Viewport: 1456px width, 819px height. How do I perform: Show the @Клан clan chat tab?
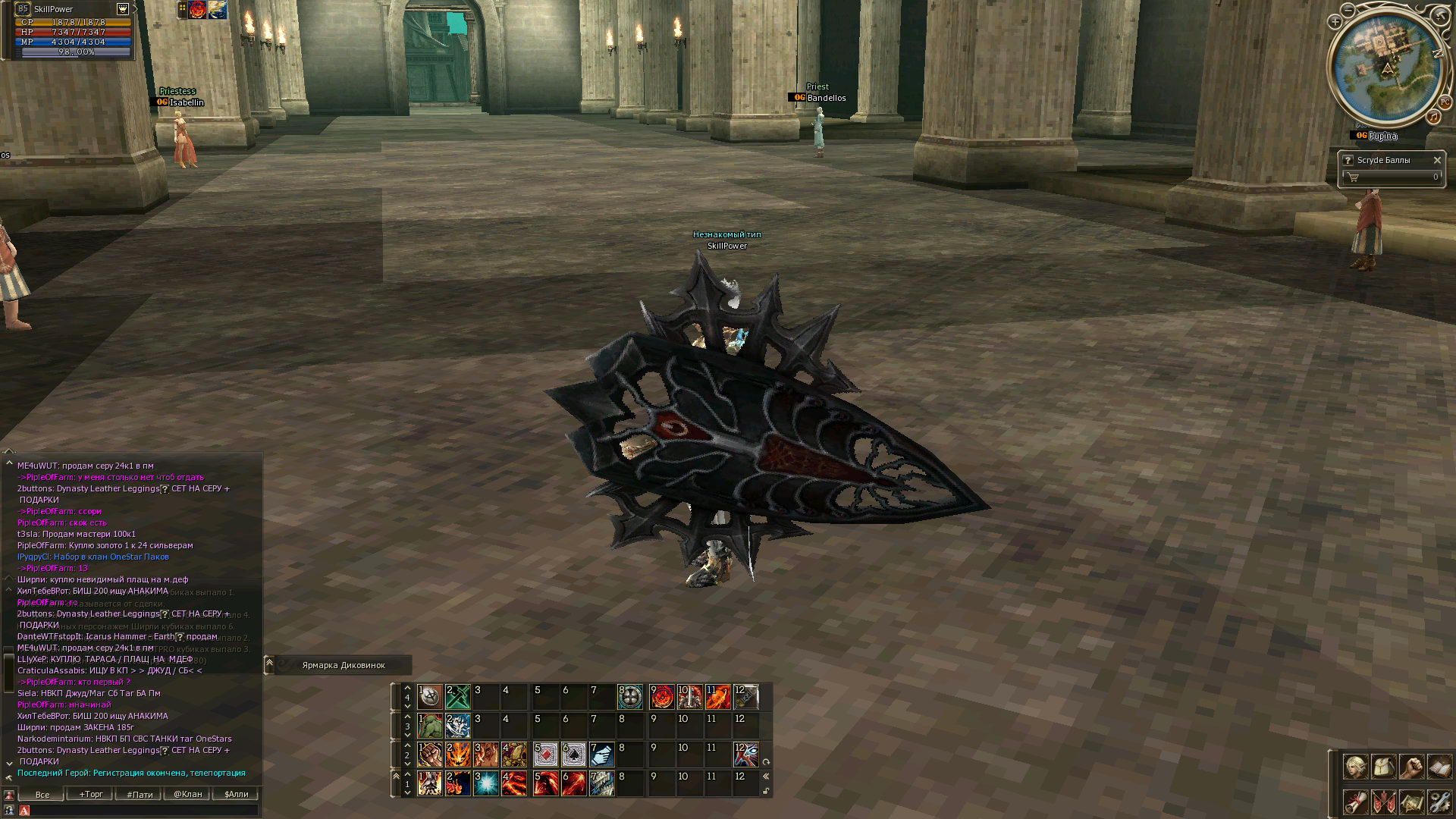click(x=187, y=794)
